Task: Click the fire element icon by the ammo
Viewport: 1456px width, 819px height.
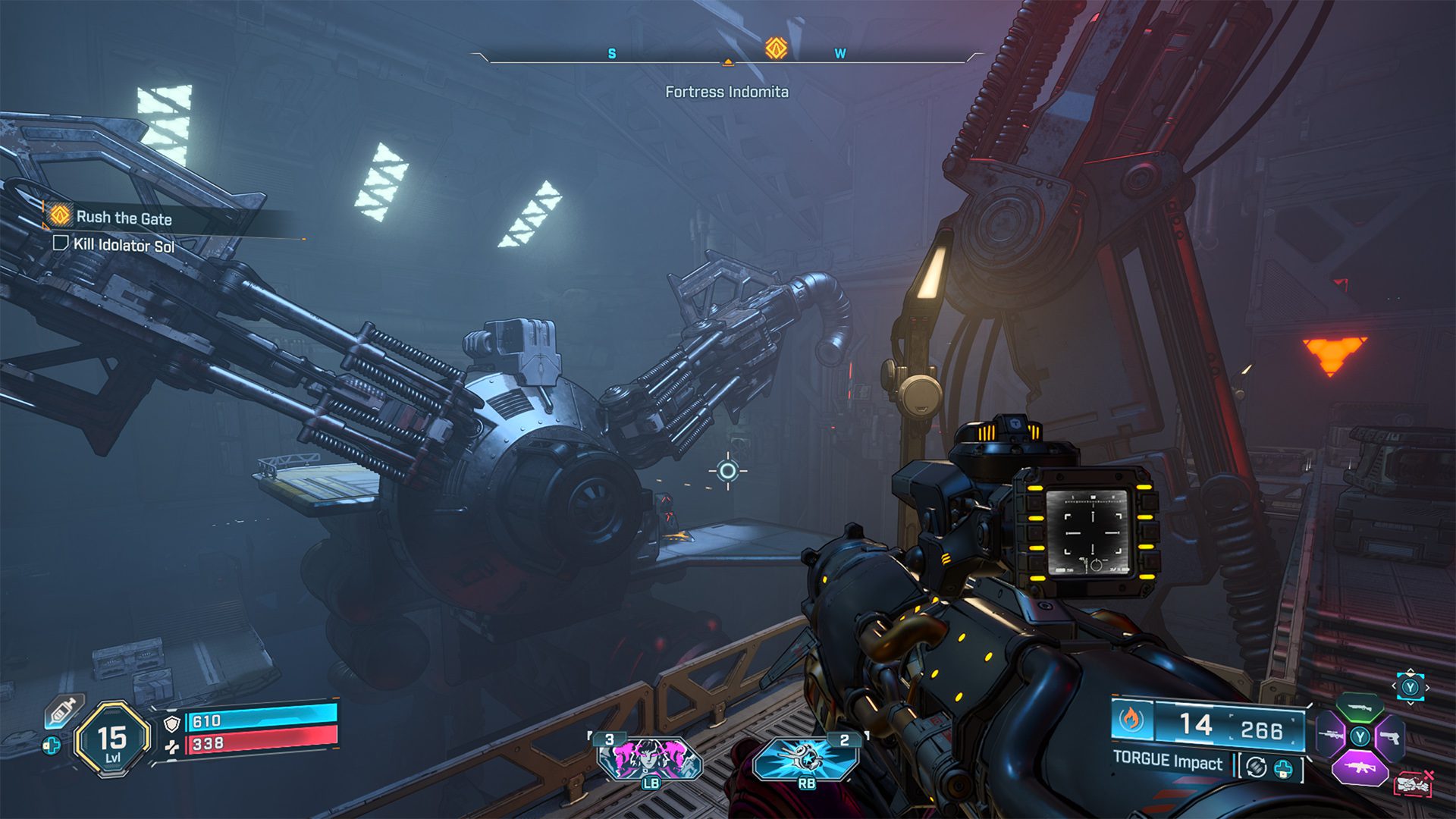Action: pyautogui.click(x=1131, y=720)
